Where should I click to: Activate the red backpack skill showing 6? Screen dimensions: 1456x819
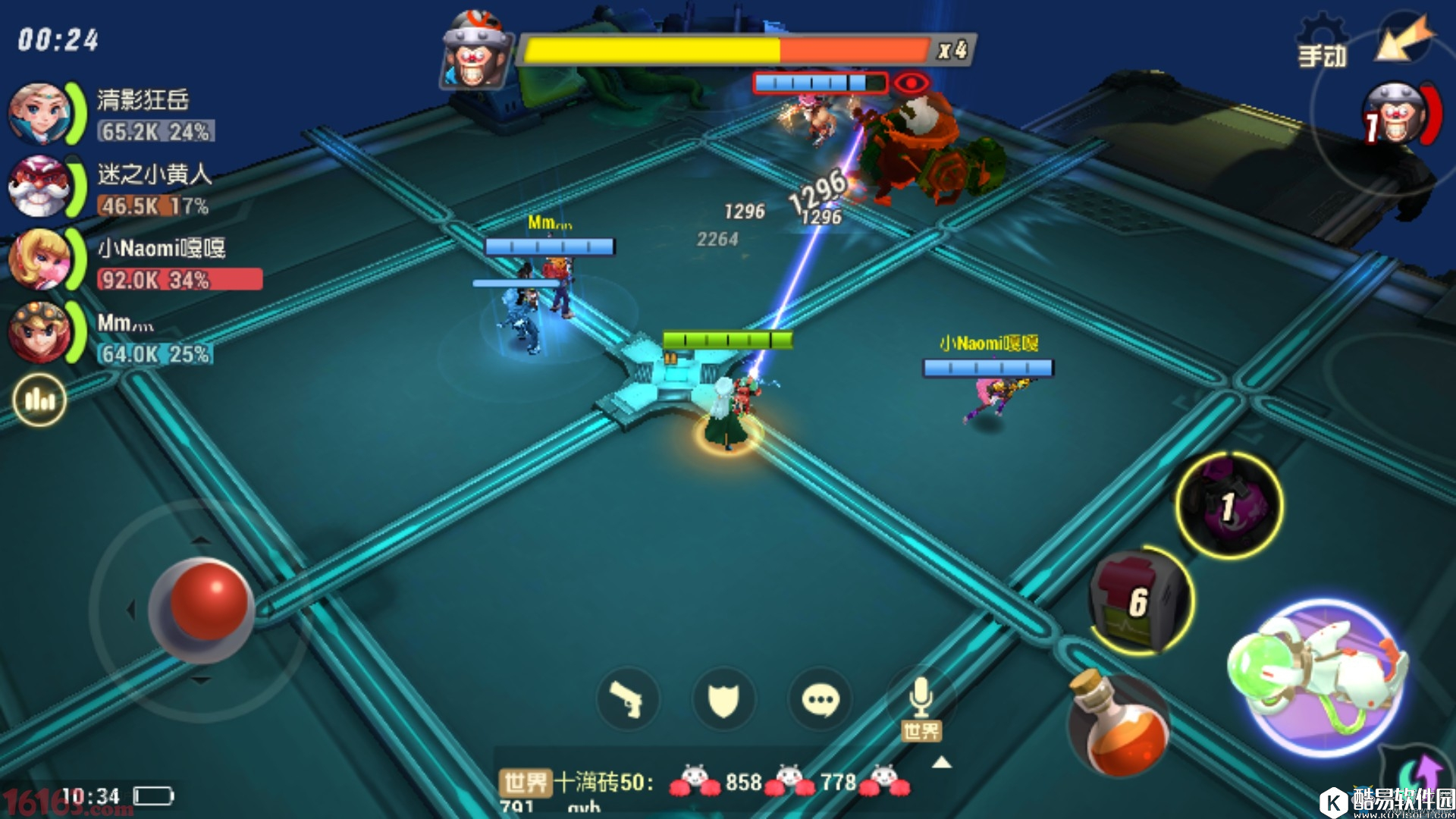coord(1140,601)
